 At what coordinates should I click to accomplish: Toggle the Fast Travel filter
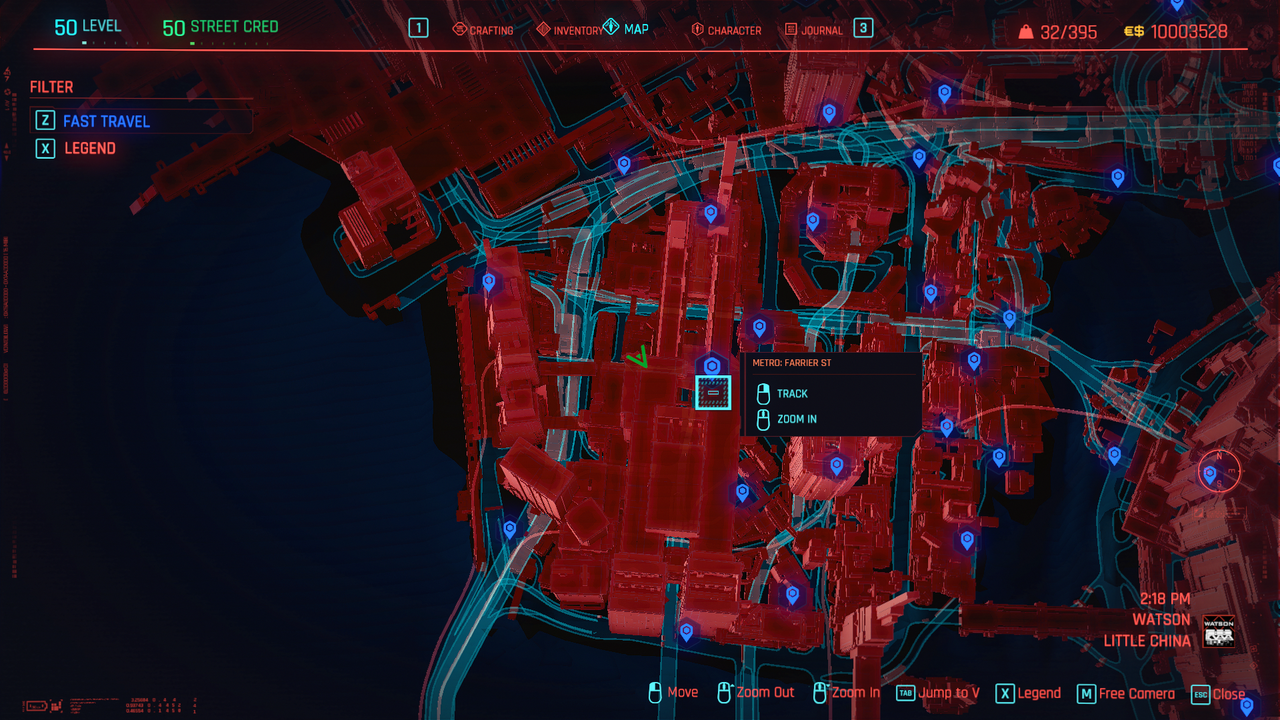pyautogui.click(x=106, y=121)
